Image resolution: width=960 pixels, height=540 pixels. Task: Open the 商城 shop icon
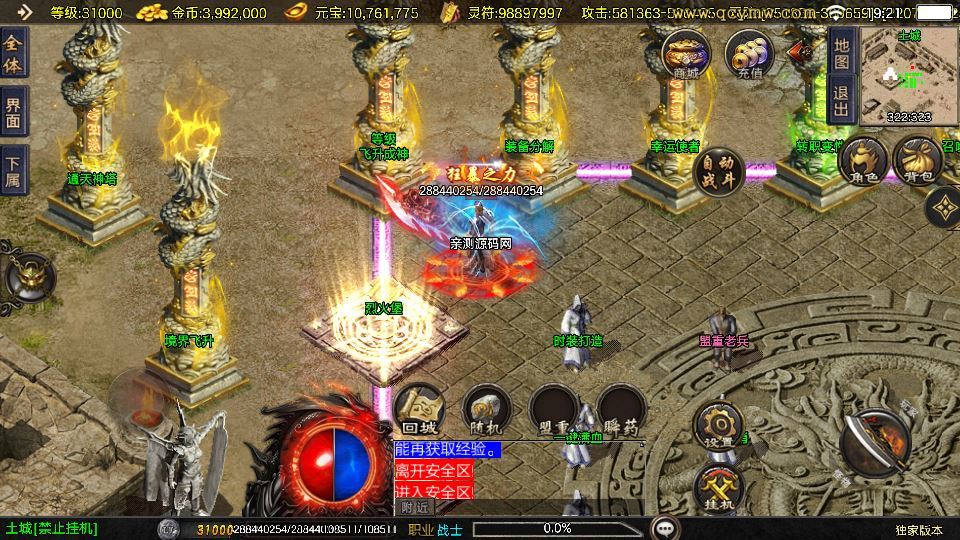click(687, 54)
